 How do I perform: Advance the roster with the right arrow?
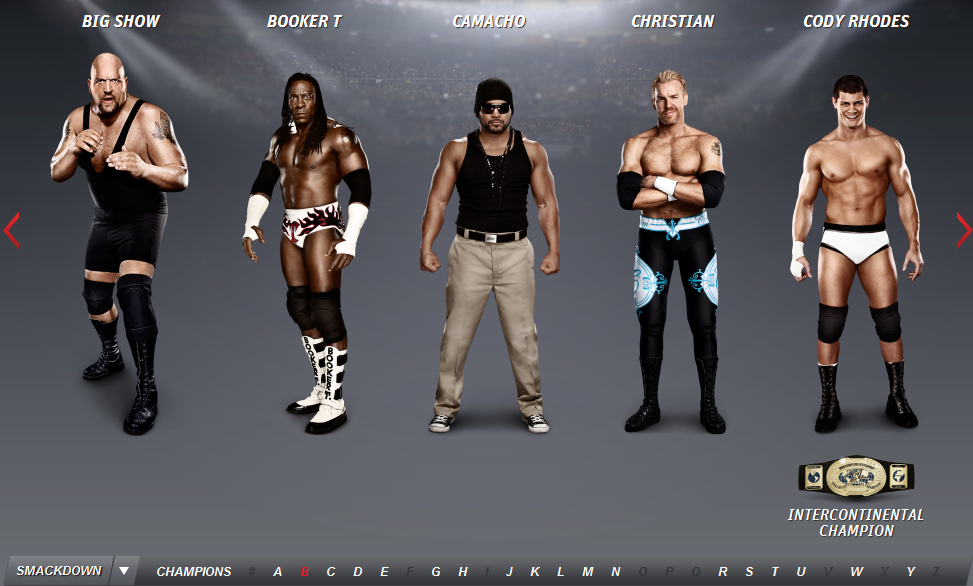coord(962,230)
